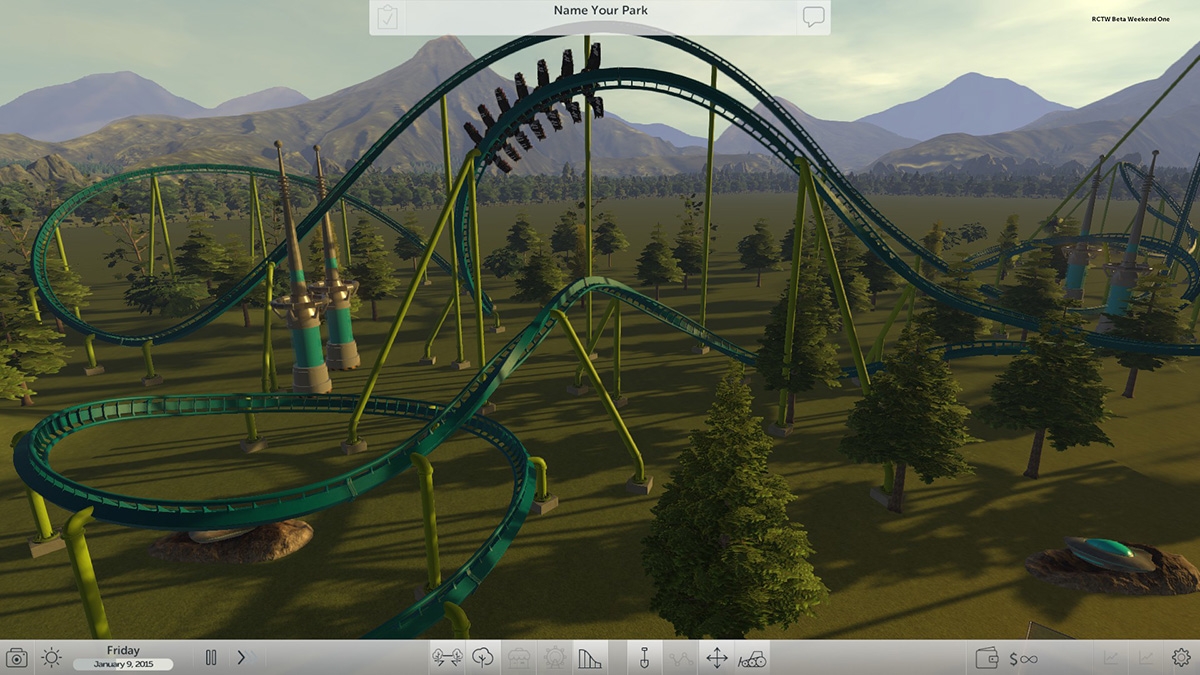Click the Name Your Park title
Image resolution: width=1200 pixels, height=675 pixels.
pos(599,11)
